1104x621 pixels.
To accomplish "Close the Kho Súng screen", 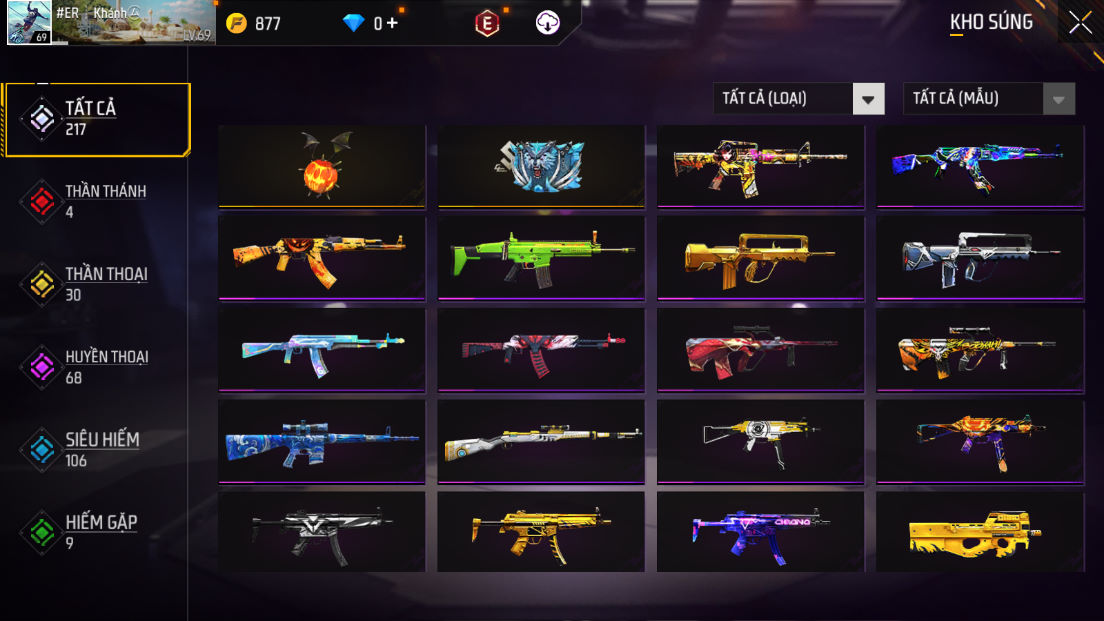I will coord(1080,22).
